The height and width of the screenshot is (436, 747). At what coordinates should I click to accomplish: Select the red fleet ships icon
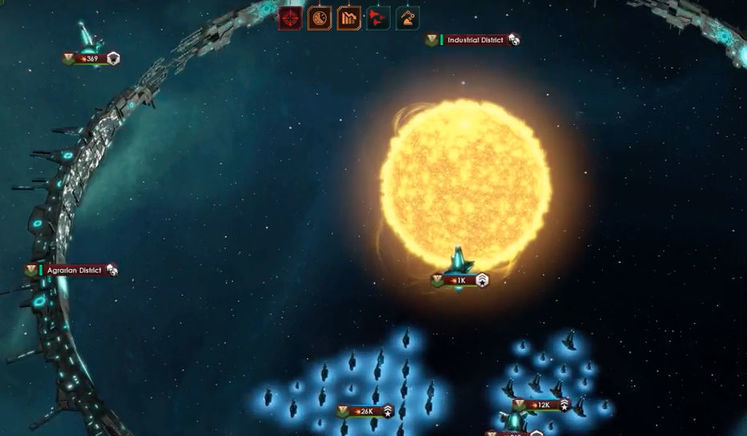point(378,18)
